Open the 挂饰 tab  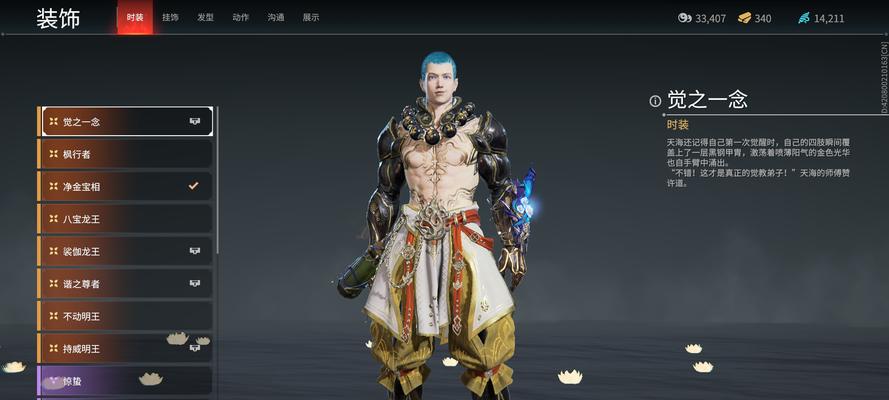tap(170, 18)
